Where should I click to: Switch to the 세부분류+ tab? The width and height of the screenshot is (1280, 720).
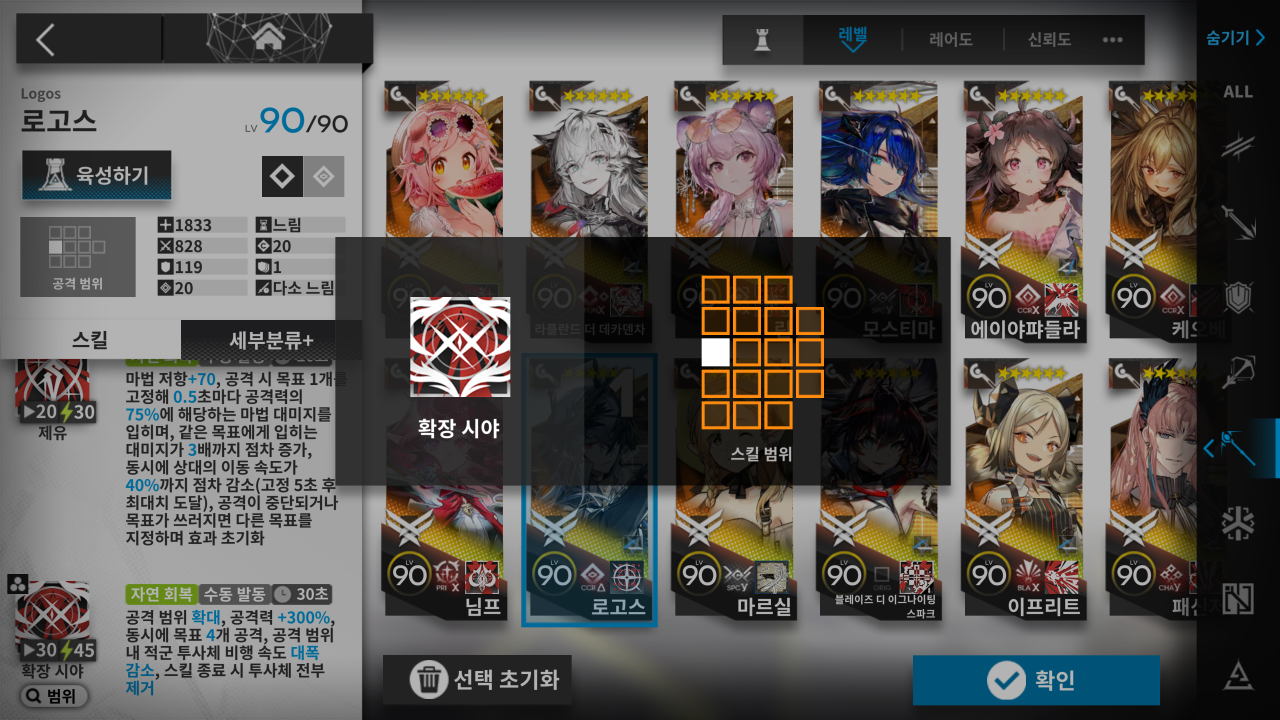[271, 339]
